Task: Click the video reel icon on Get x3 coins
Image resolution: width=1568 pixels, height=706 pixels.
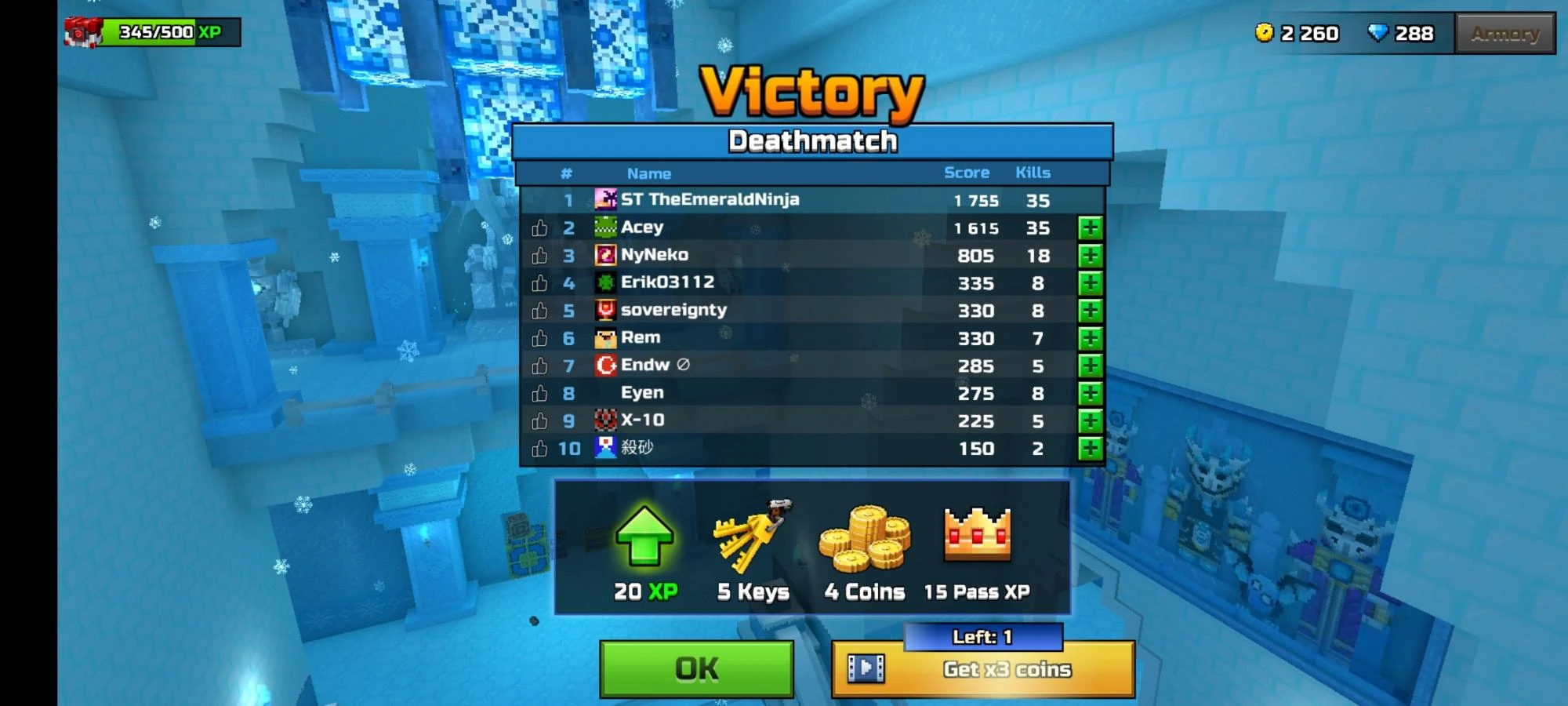Action: (x=865, y=669)
